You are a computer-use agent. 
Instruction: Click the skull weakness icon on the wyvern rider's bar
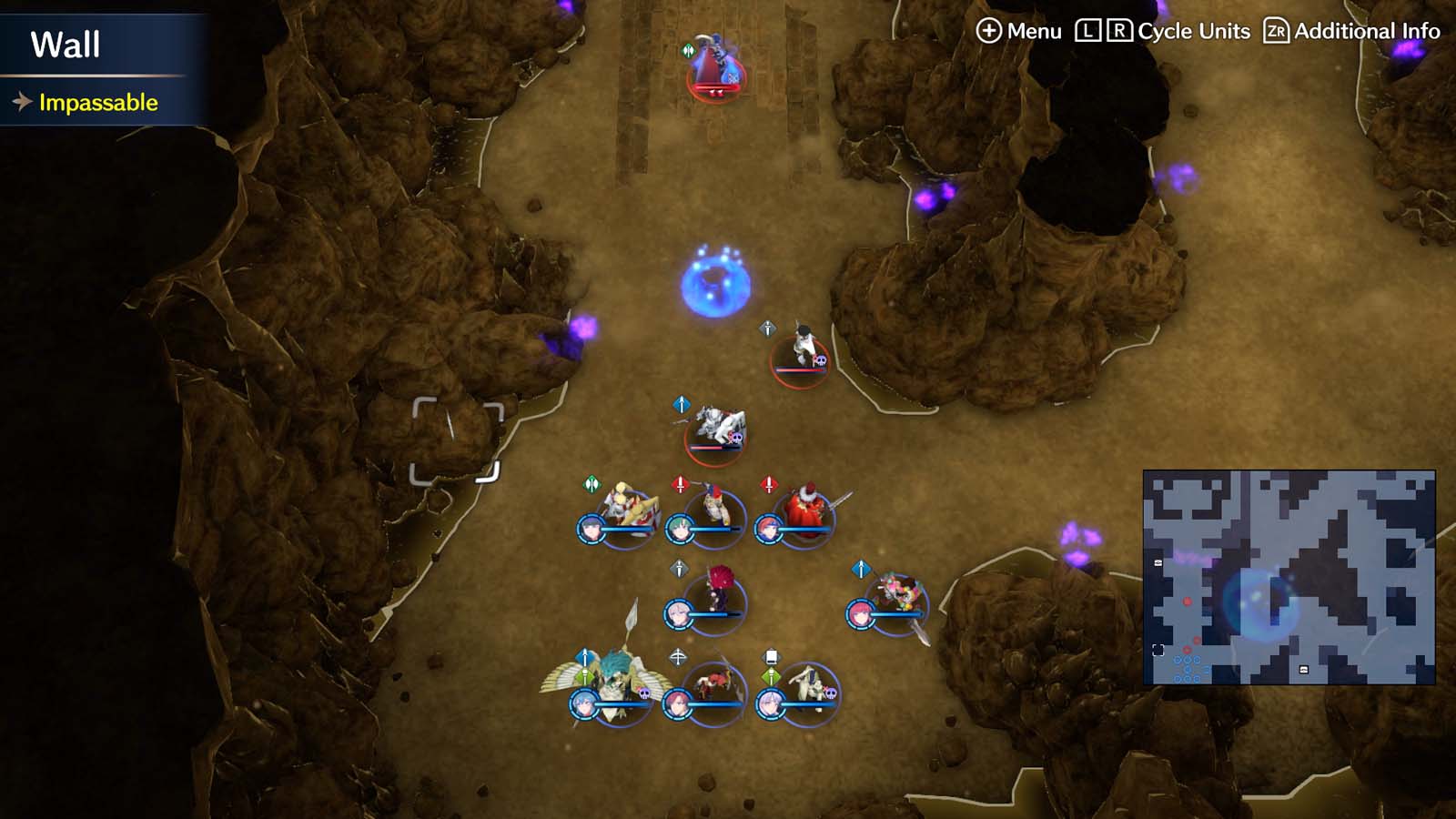click(x=643, y=693)
